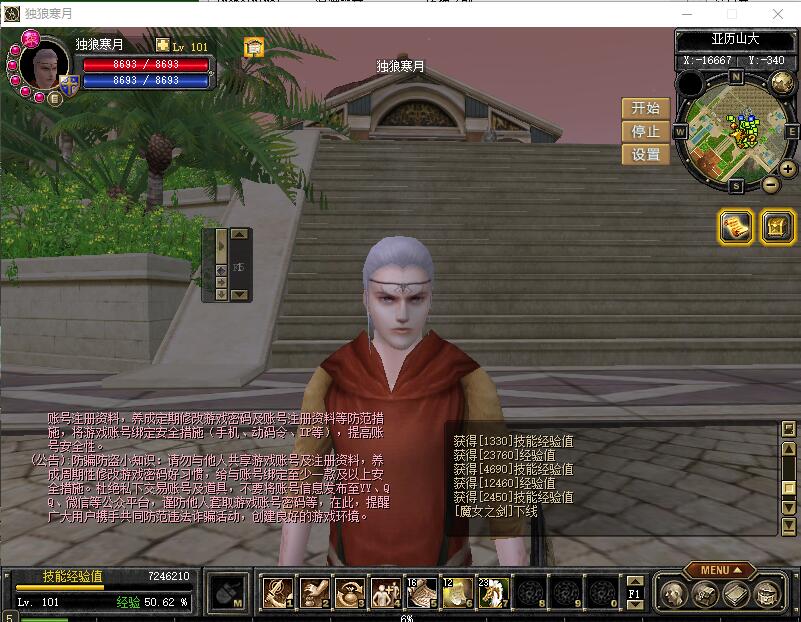Viewport: 801px width, 622px height.
Task: Use the skill in hotbar slot 1
Action: pyautogui.click(x=277, y=593)
